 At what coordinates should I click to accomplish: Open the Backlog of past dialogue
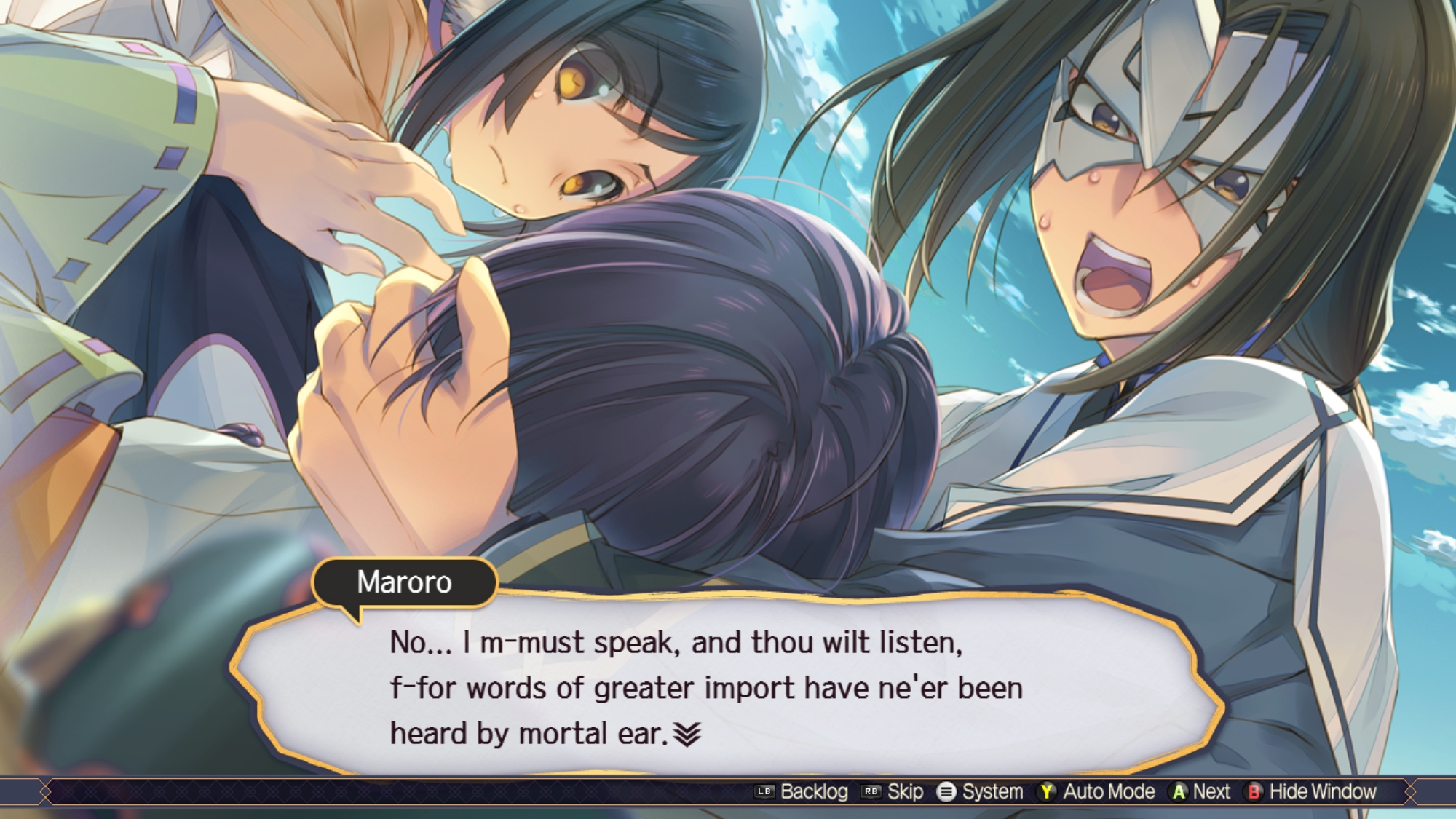point(802,791)
